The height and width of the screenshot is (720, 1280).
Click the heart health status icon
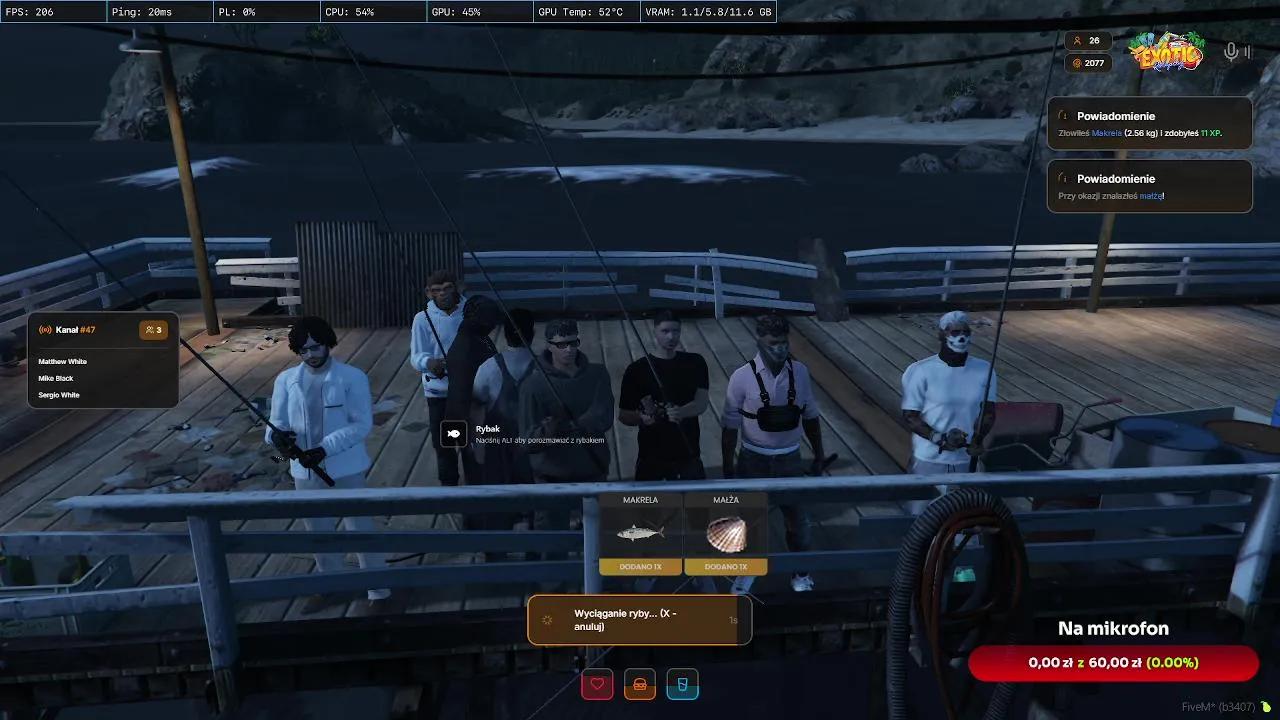(597, 685)
